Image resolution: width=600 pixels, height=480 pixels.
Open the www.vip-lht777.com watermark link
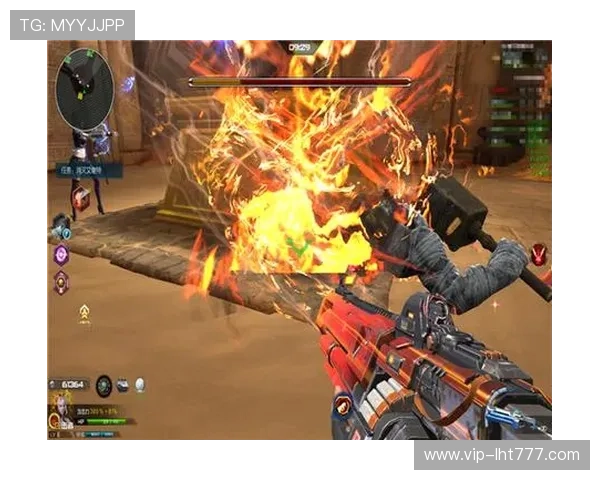(501, 455)
